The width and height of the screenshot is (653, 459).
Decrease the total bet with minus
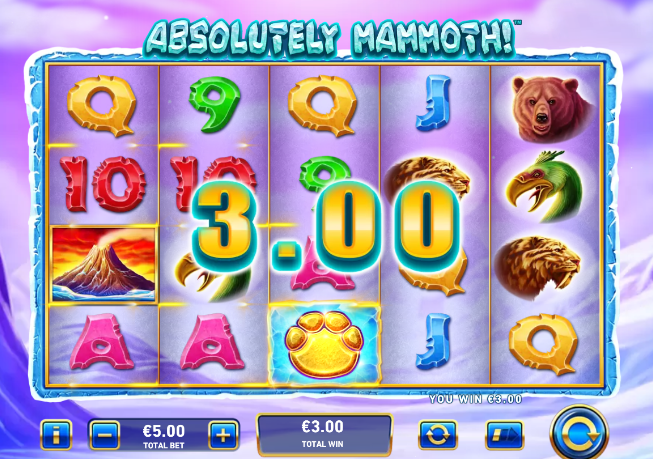105,435
